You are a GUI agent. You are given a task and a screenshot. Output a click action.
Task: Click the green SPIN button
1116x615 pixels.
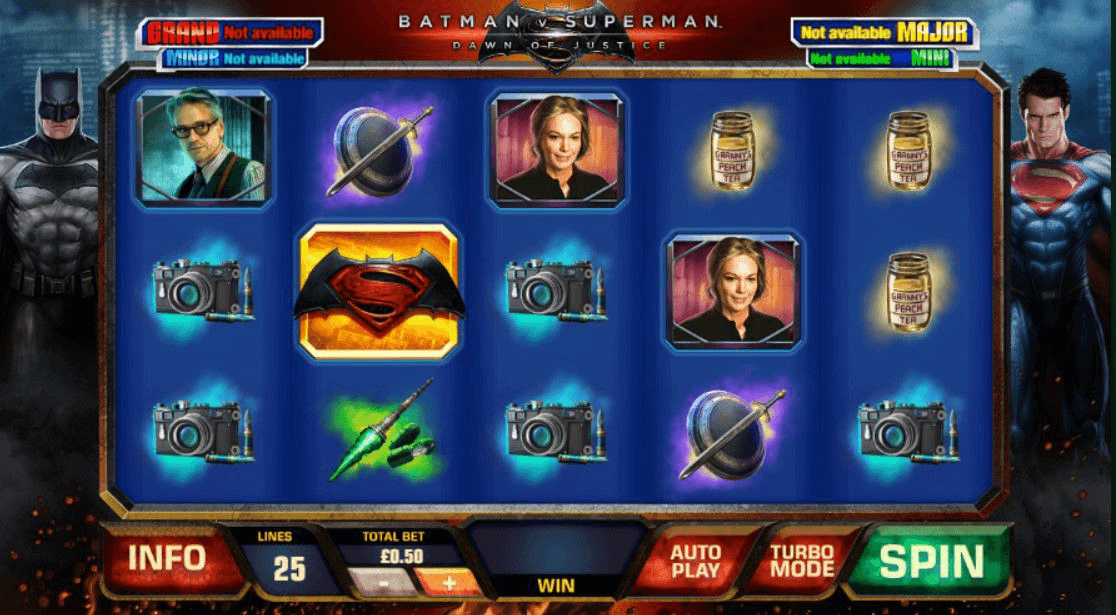931,561
